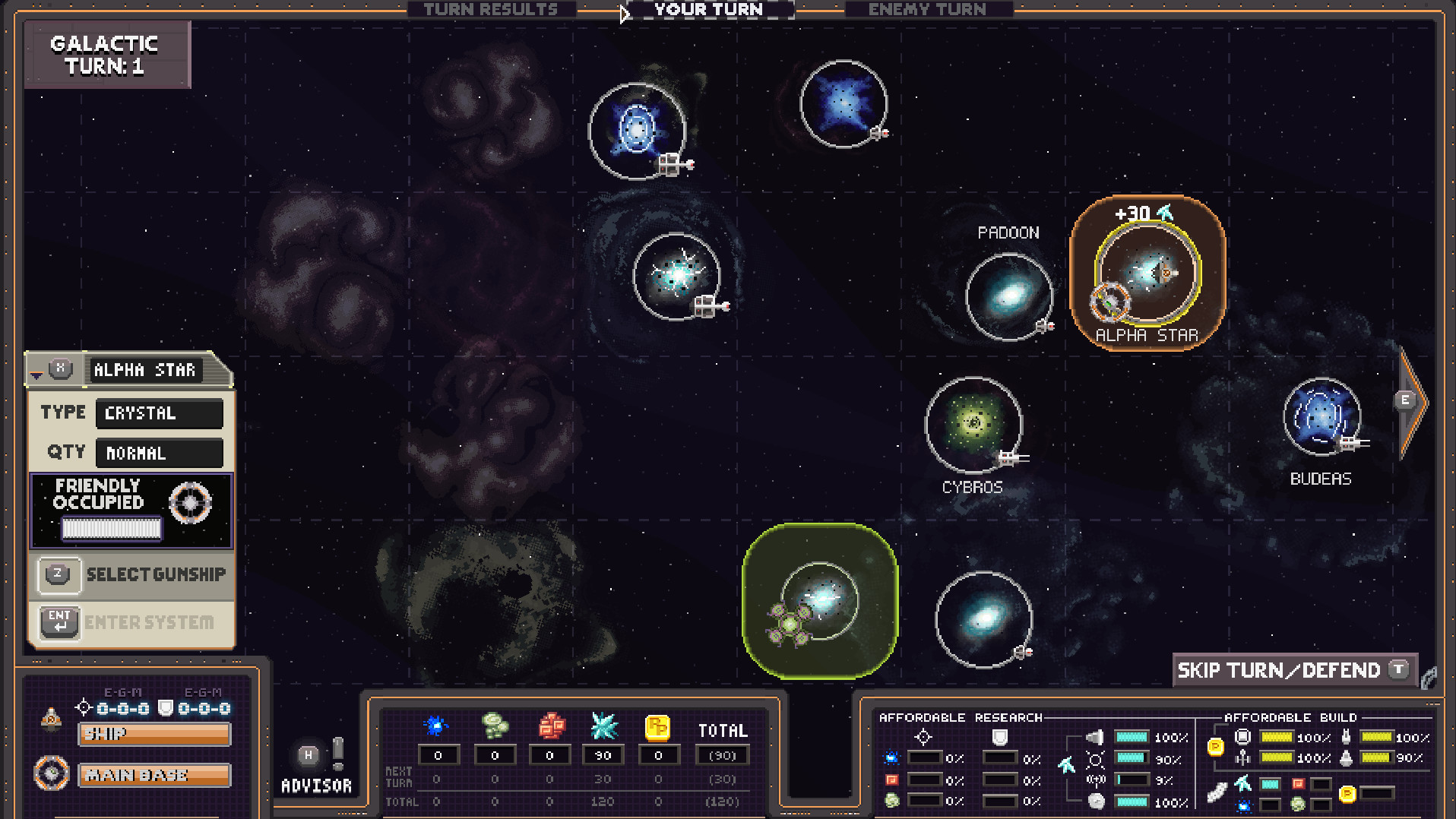Click the shield icon in Affordable Research
The height and width of the screenshot is (819, 1456).
[x=1000, y=737]
